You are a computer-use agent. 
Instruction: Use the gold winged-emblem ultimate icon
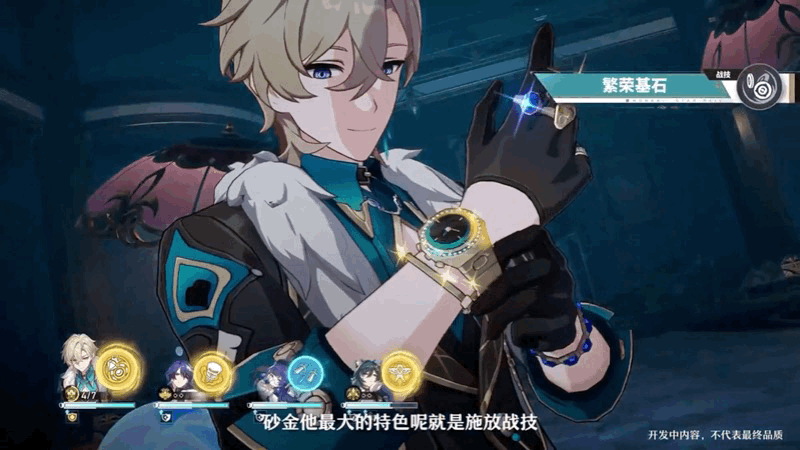click(399, 370)
